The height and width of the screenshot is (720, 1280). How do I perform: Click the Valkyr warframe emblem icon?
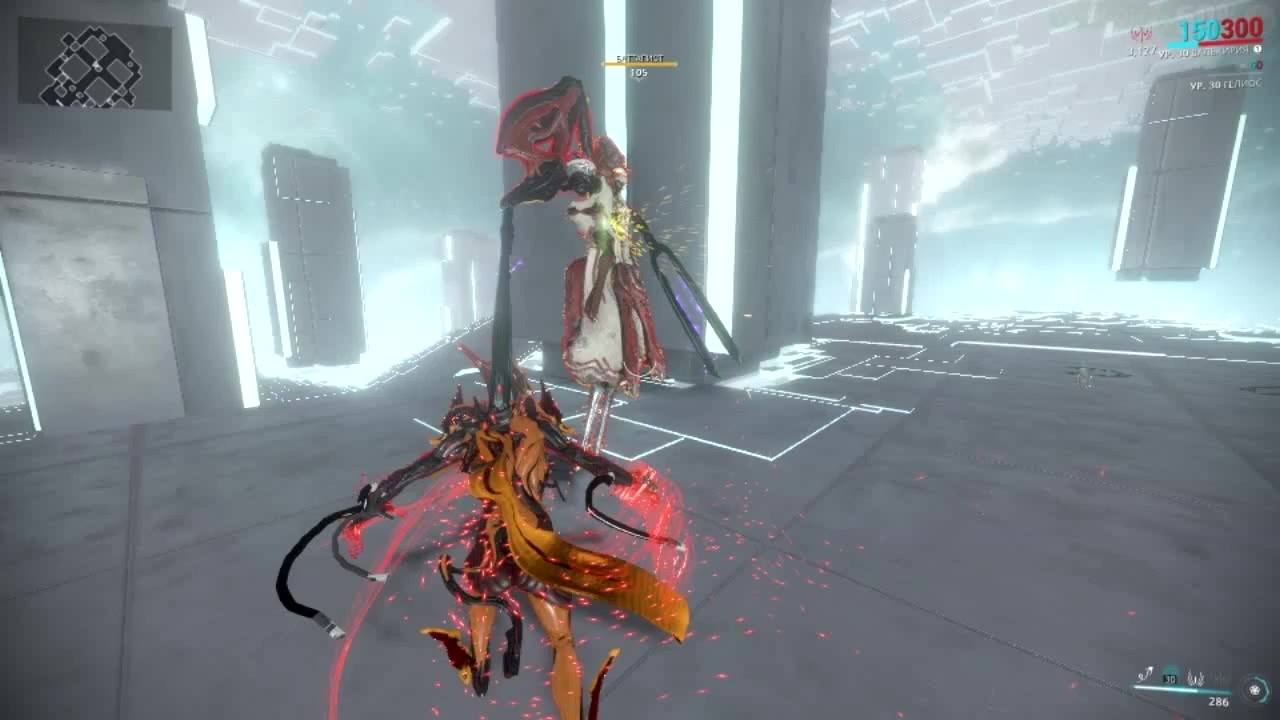[x=1141, y=35]
